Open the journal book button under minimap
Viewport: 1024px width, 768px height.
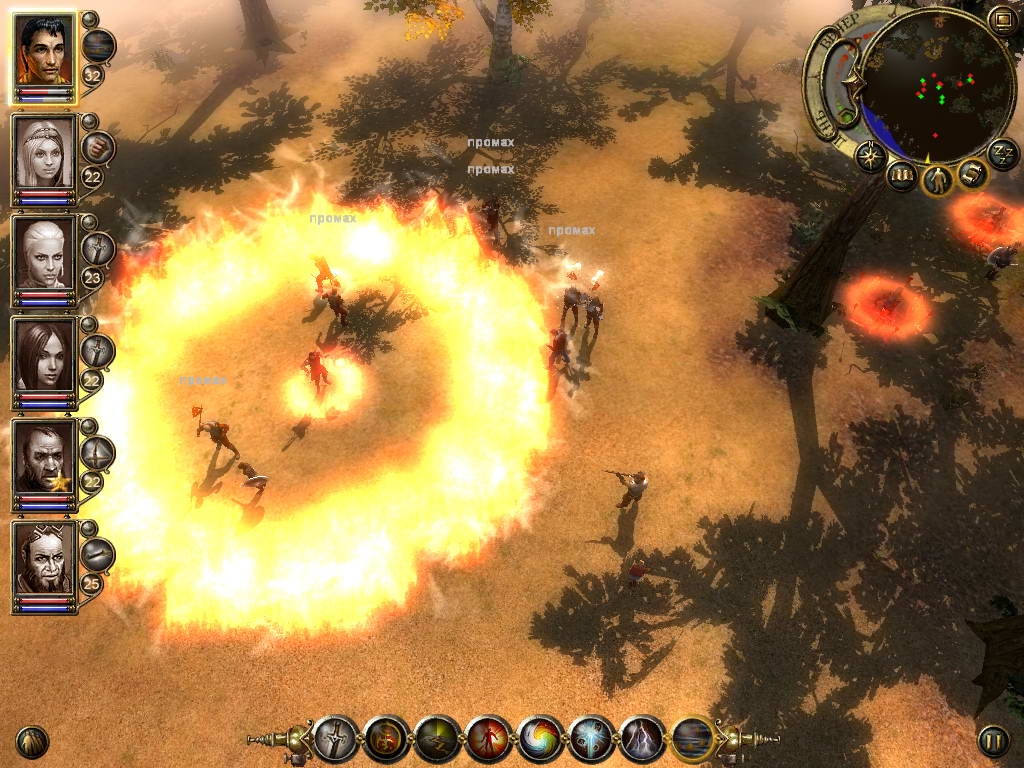click(902, 177)
